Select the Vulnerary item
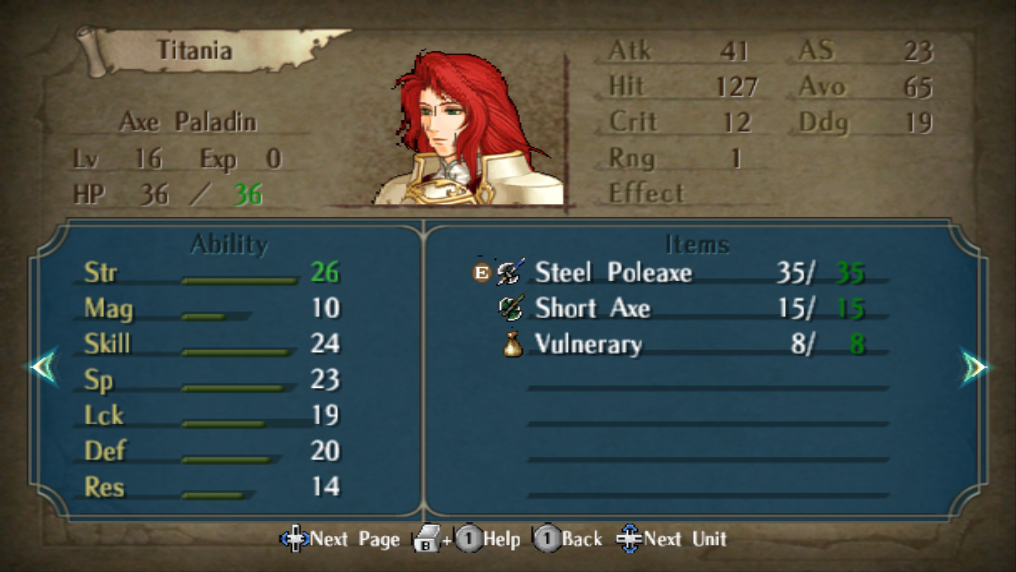This screenshot has height=572, width=1016. (588, 345)
